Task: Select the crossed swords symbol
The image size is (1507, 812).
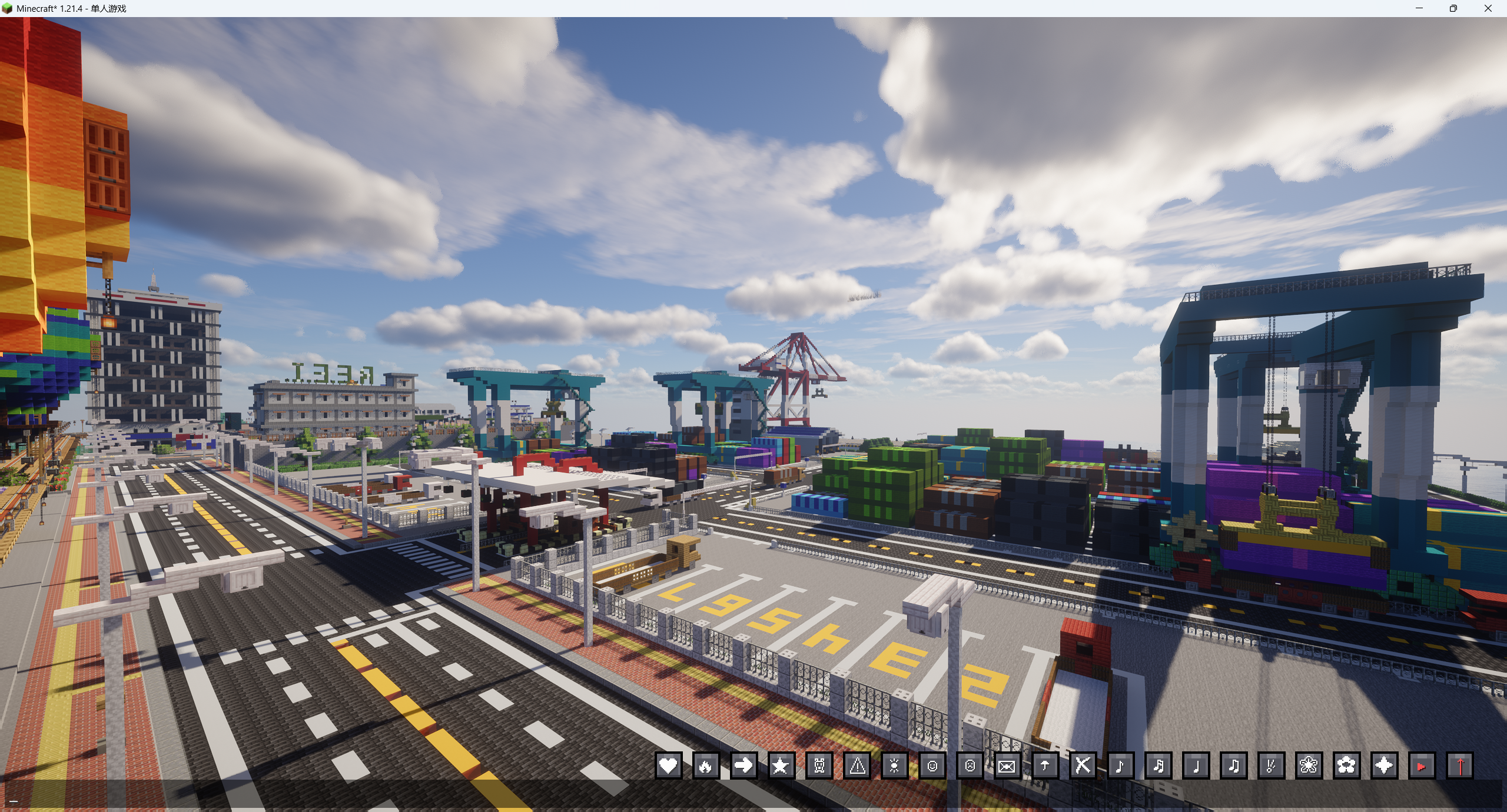Action: [1083, 766]
